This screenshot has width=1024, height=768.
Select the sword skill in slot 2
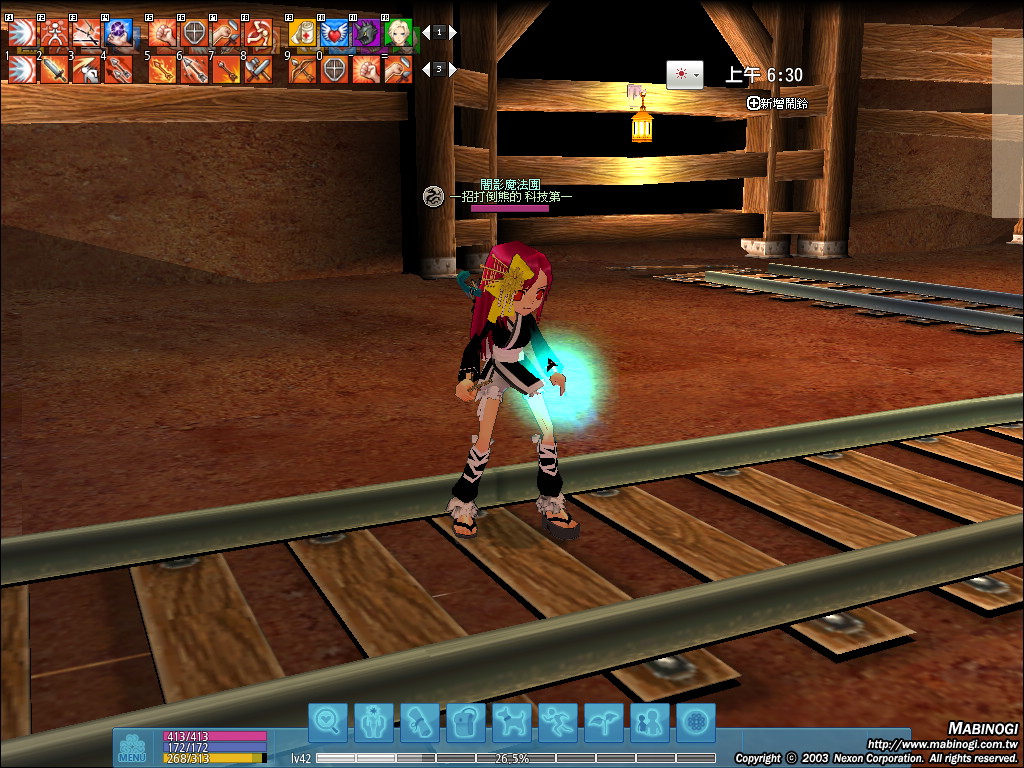point(54,70)
